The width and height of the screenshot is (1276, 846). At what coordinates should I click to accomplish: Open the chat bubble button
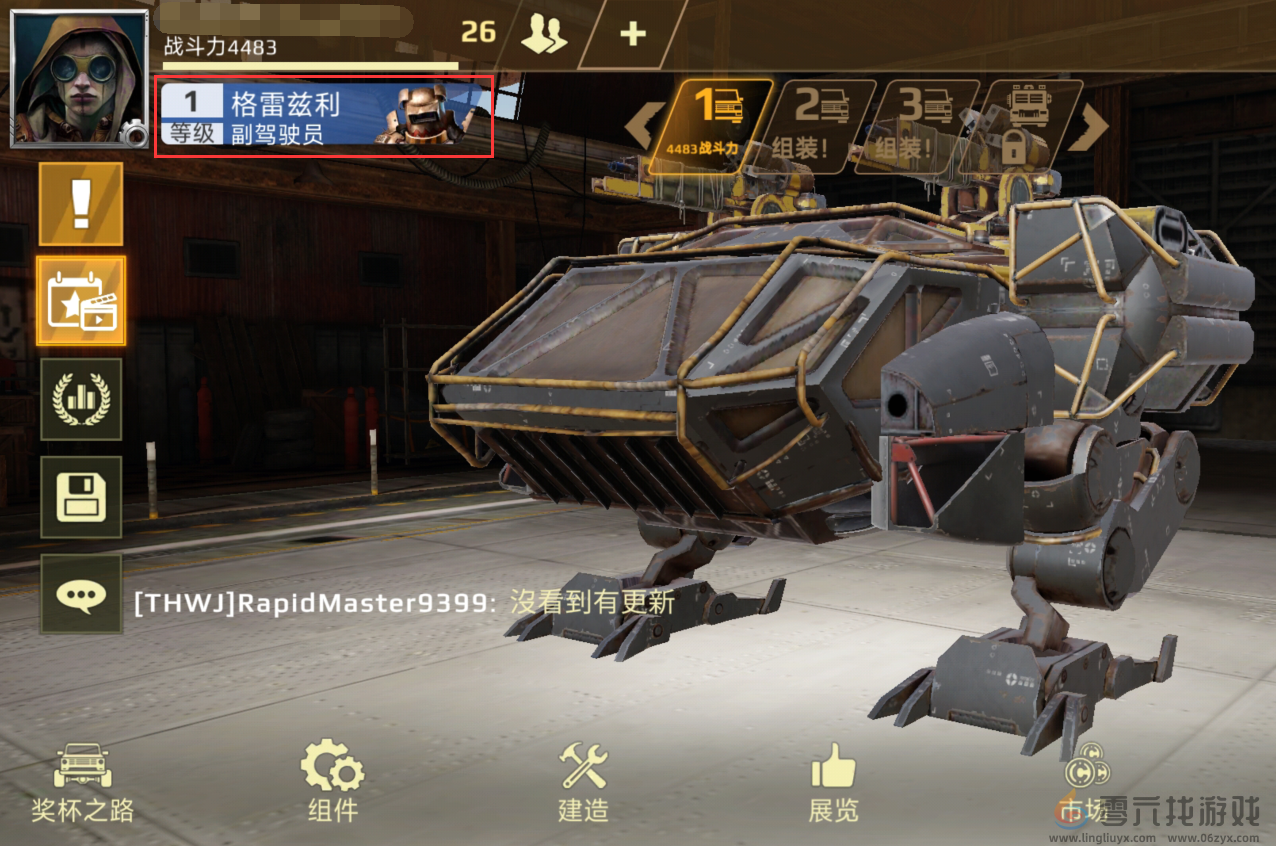81,595
